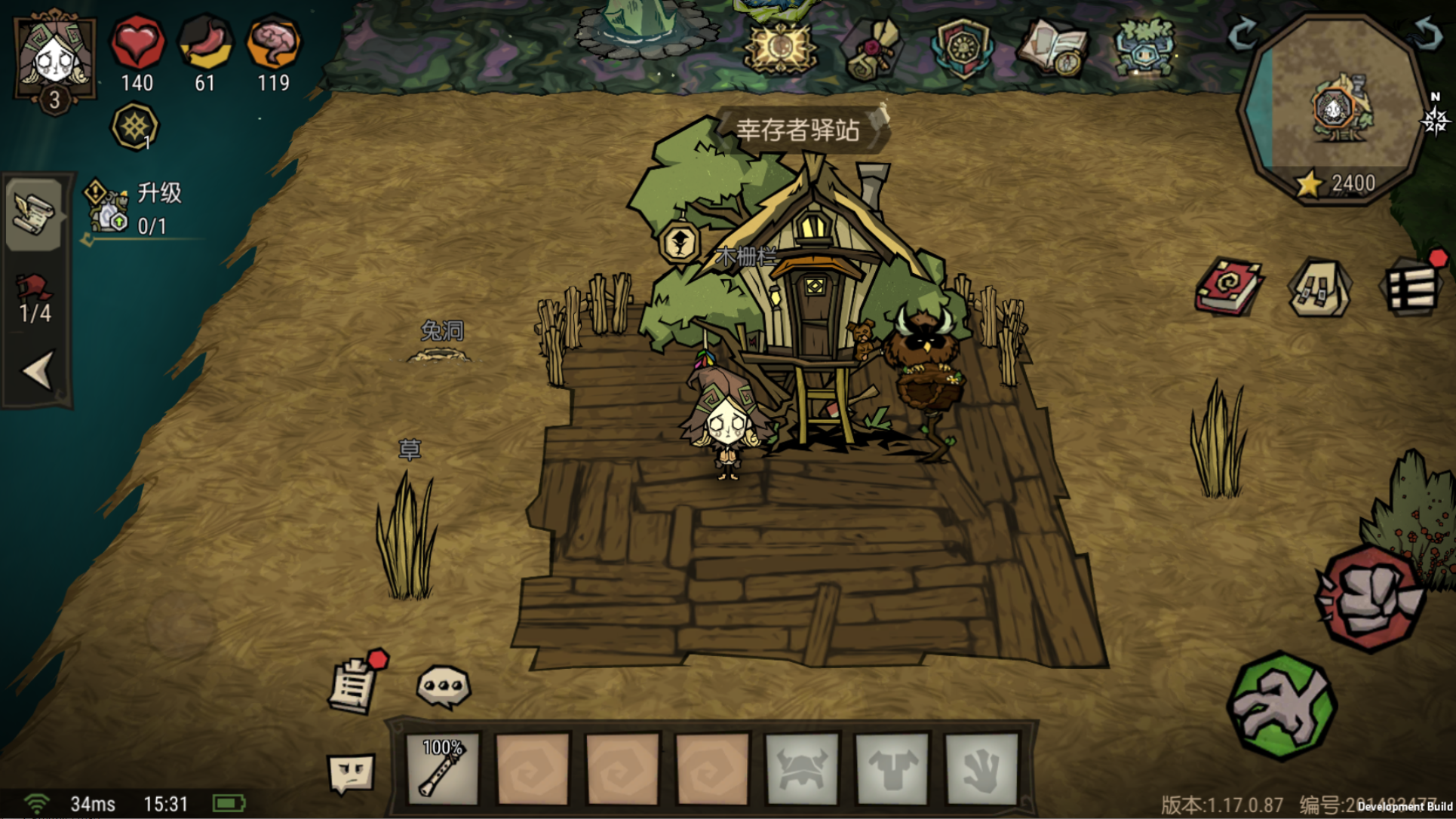This screenshot has height=819, width=1456.
Task: Open the shield badge icon
Action: [962, 48]
